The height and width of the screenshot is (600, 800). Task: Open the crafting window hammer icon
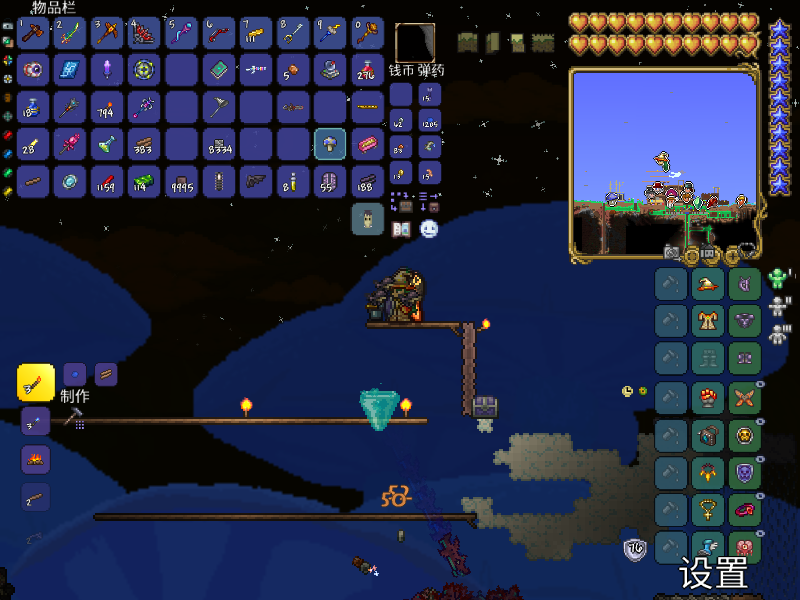[73, 419]
